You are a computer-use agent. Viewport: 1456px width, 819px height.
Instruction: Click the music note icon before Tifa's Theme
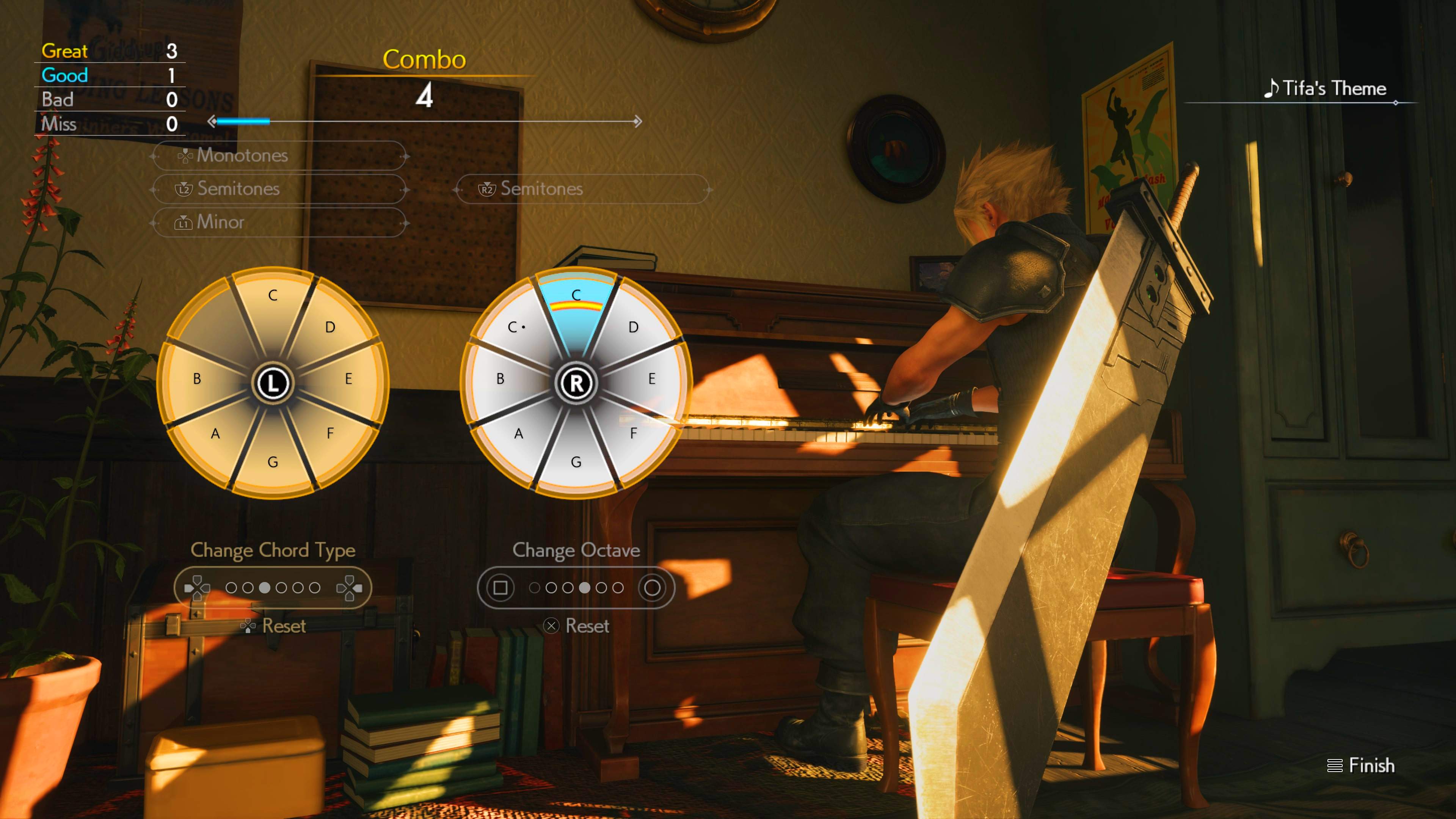click(1272, 88)
